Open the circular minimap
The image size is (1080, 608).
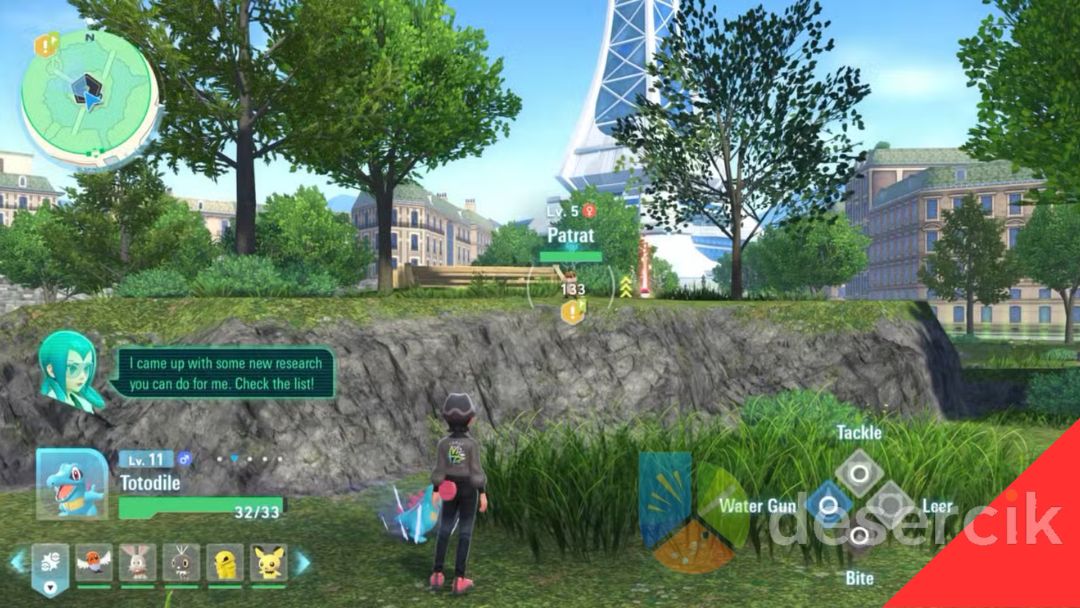click(90, 97)
